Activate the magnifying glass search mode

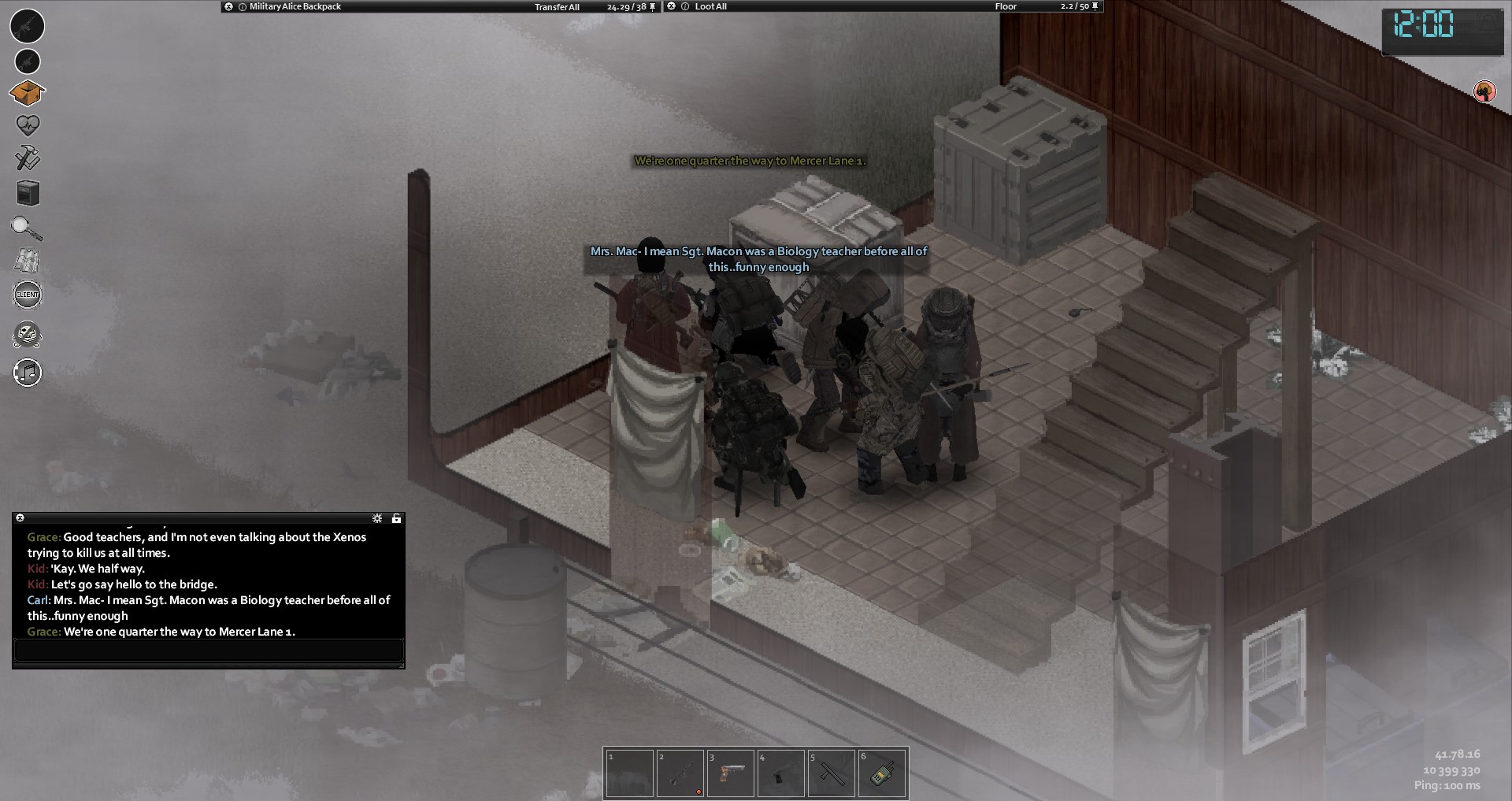pos(27,228)
